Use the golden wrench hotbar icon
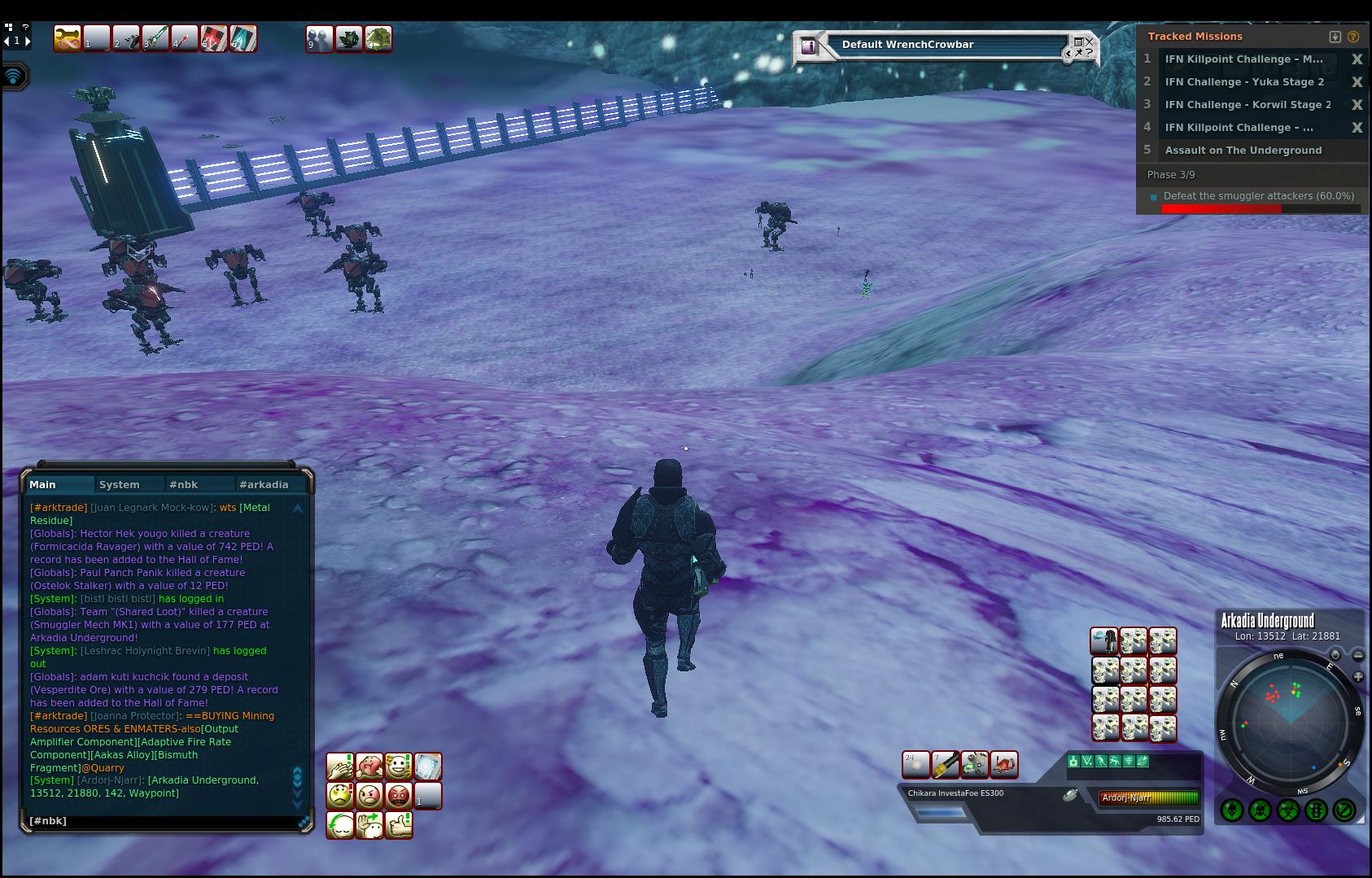1372x878 pixels. coord(68,38)
